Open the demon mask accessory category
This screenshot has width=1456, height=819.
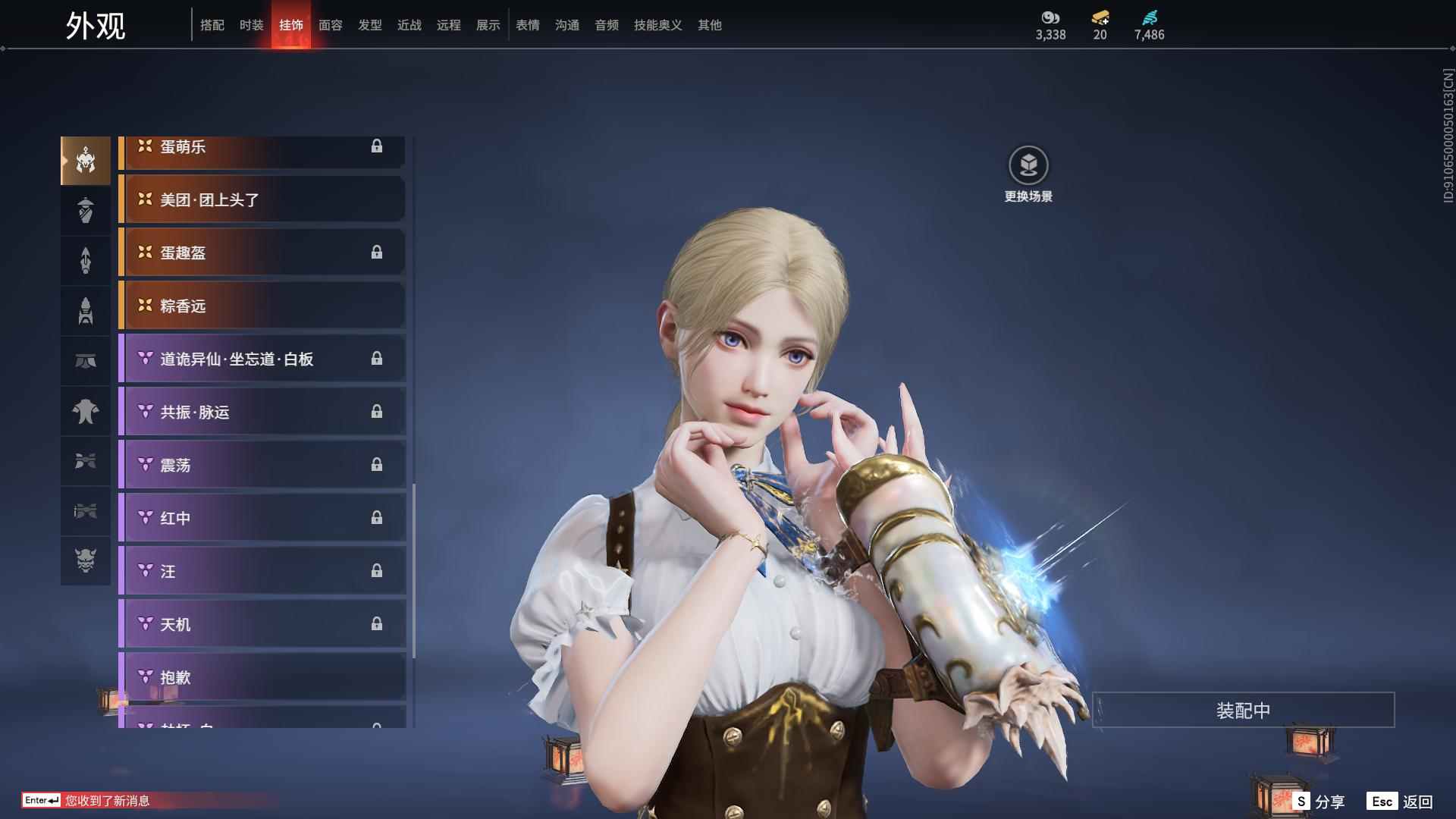pyautogui.click(x=86, y=560)
